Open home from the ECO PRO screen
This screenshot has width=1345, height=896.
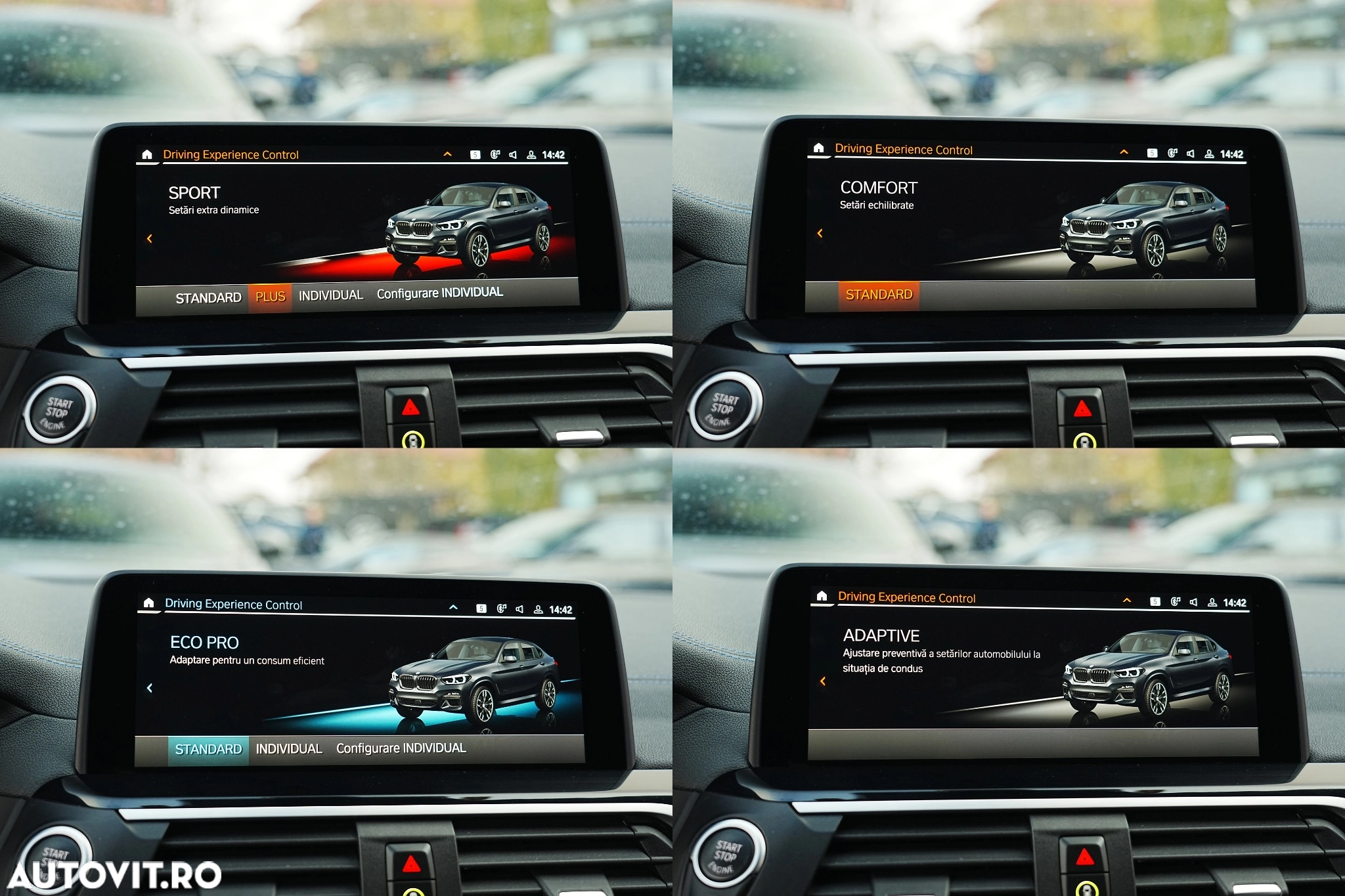click(148, 603)
